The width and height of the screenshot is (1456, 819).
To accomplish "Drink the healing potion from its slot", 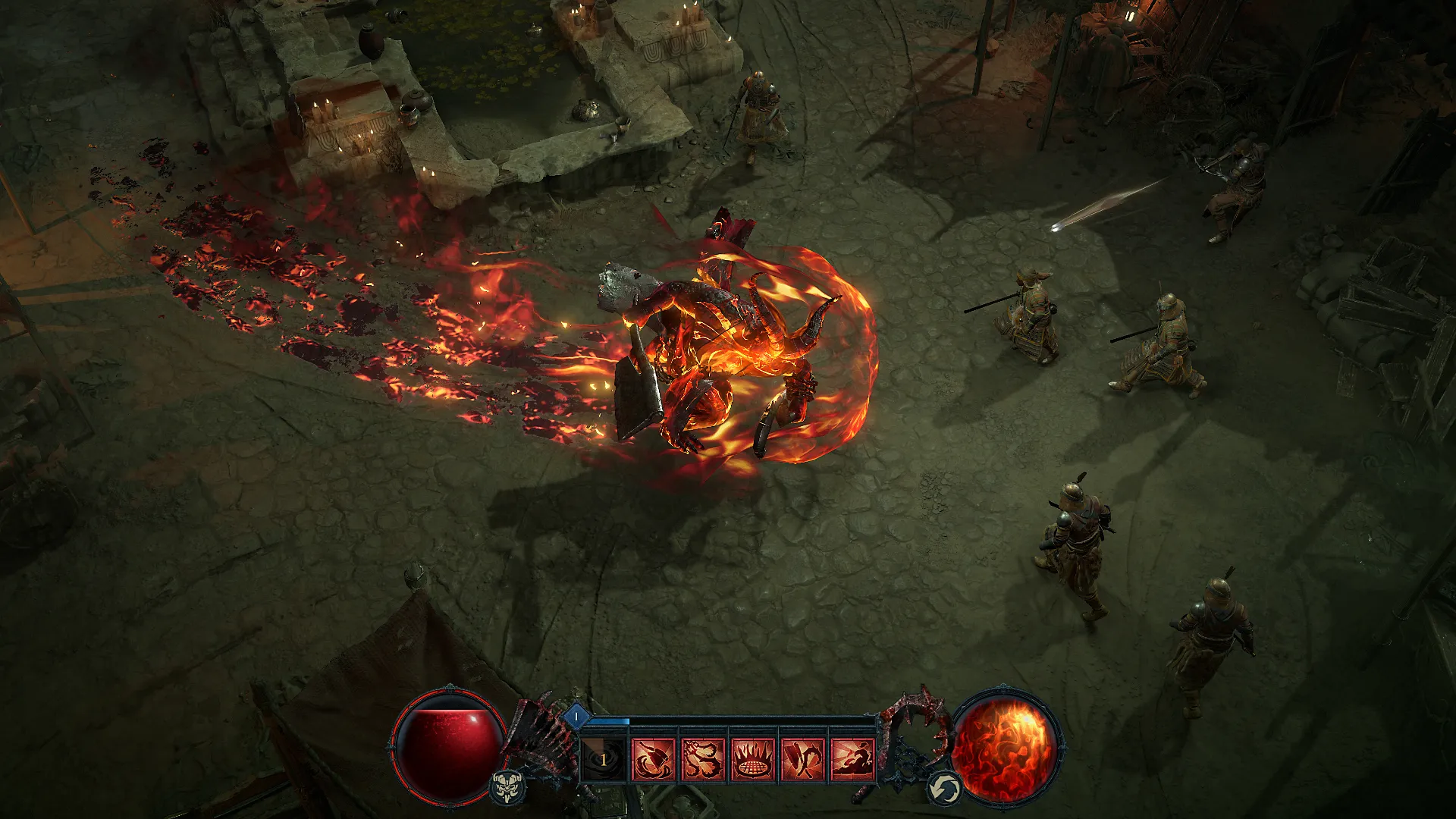I will (603, 760).
